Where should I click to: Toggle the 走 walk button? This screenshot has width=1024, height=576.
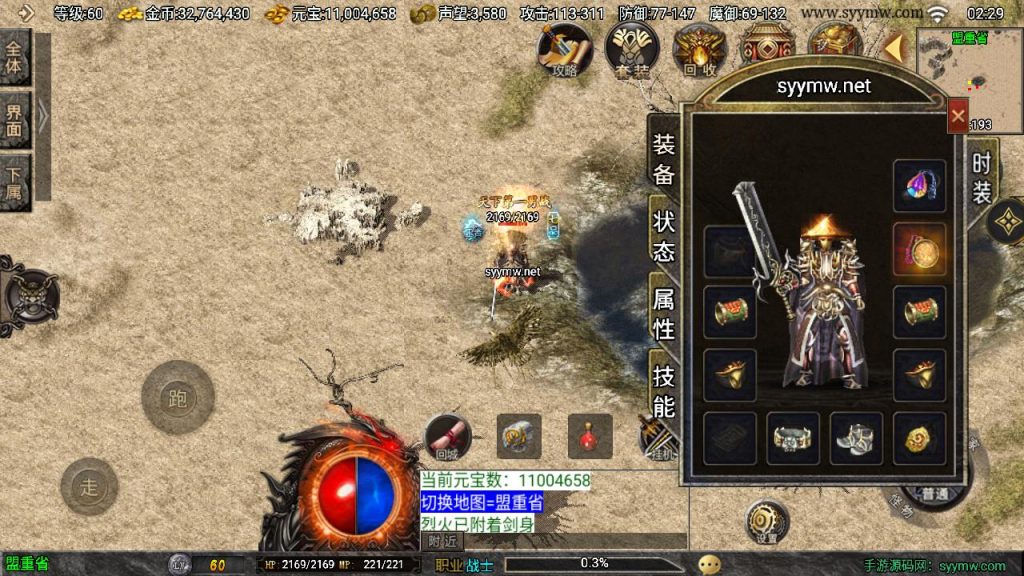(90, 487)
